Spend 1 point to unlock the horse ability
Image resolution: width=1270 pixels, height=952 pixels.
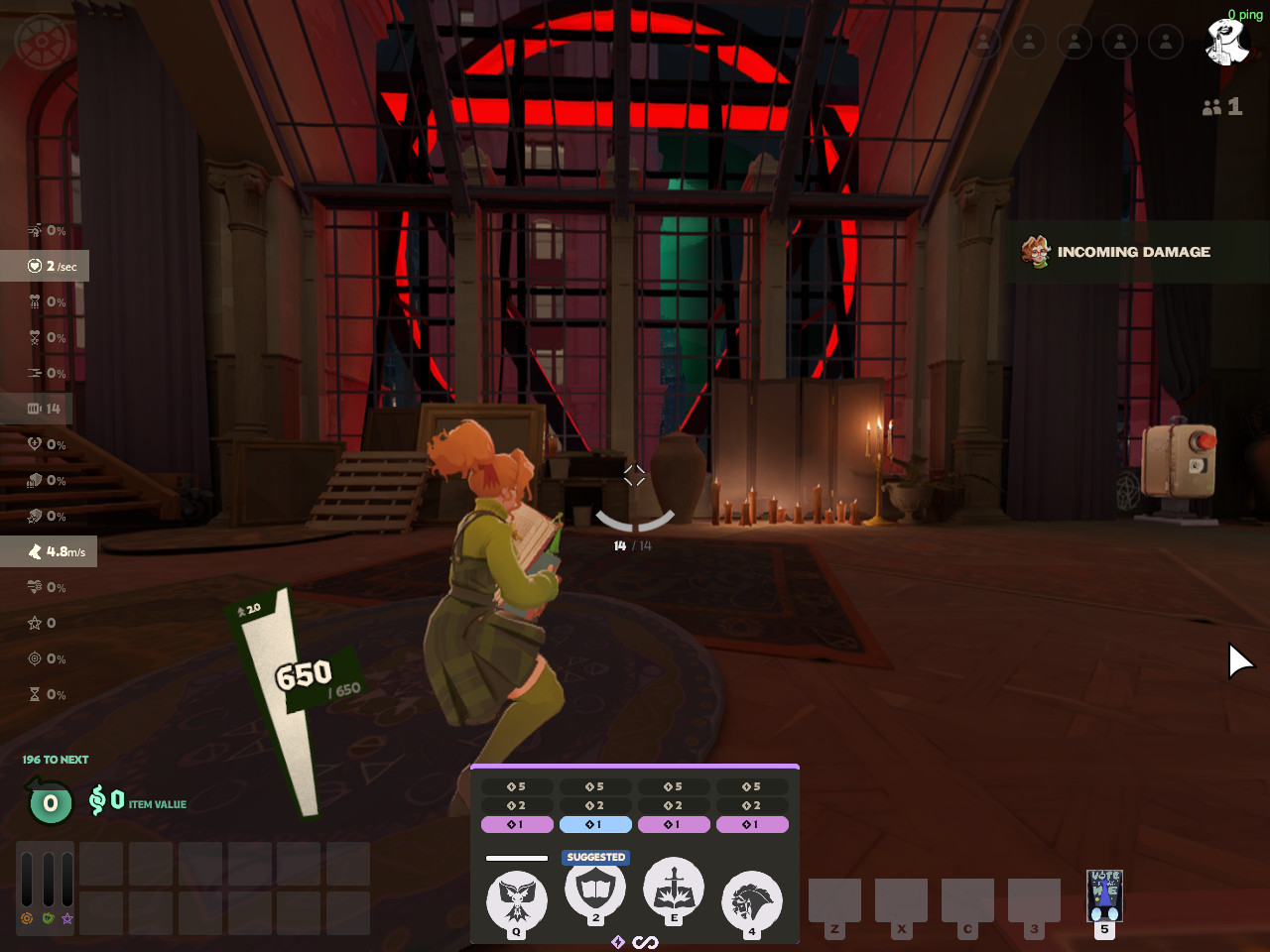click(x=752, y=824)
